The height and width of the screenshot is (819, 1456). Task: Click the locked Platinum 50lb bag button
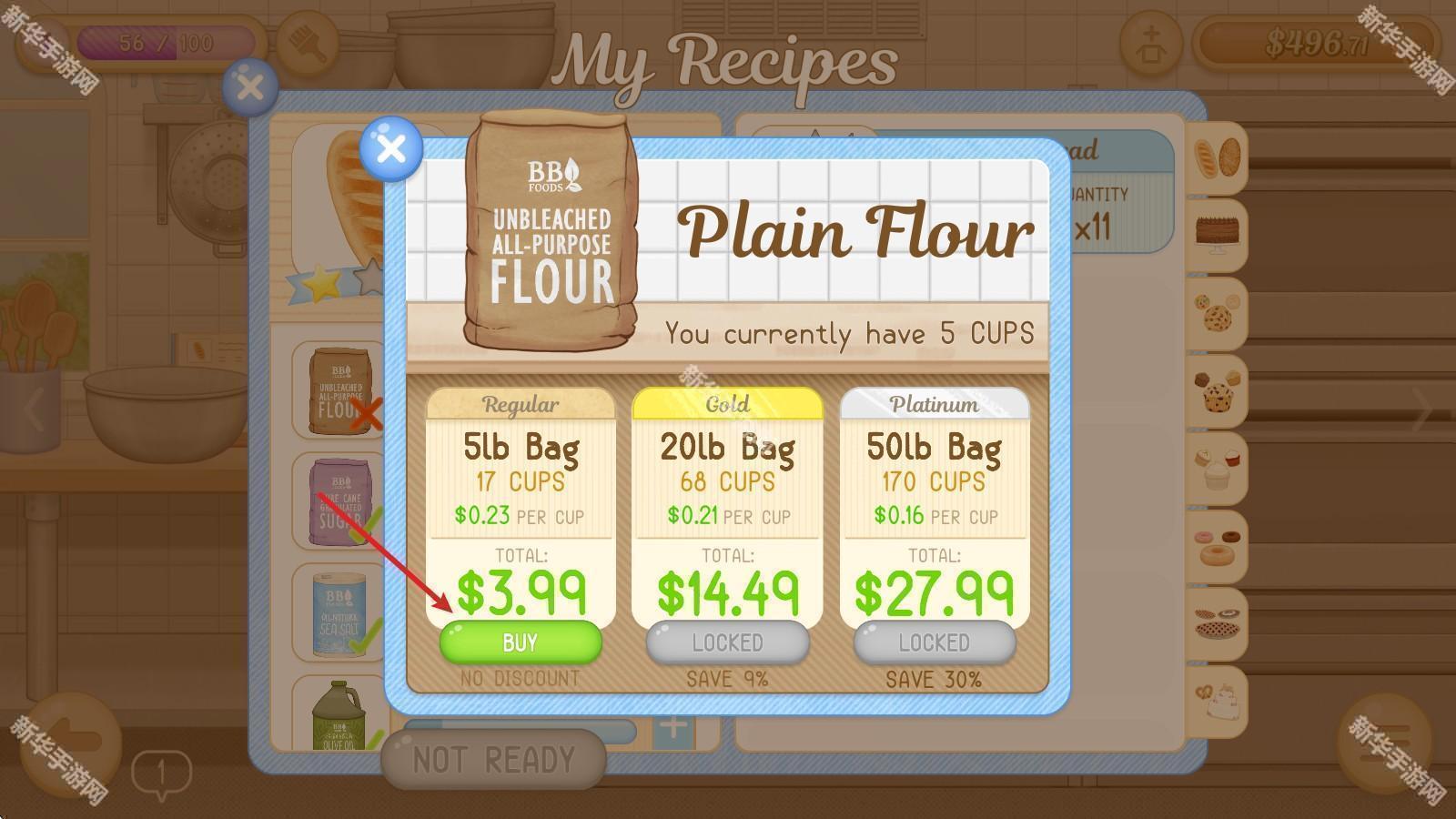tap(934, 642)
